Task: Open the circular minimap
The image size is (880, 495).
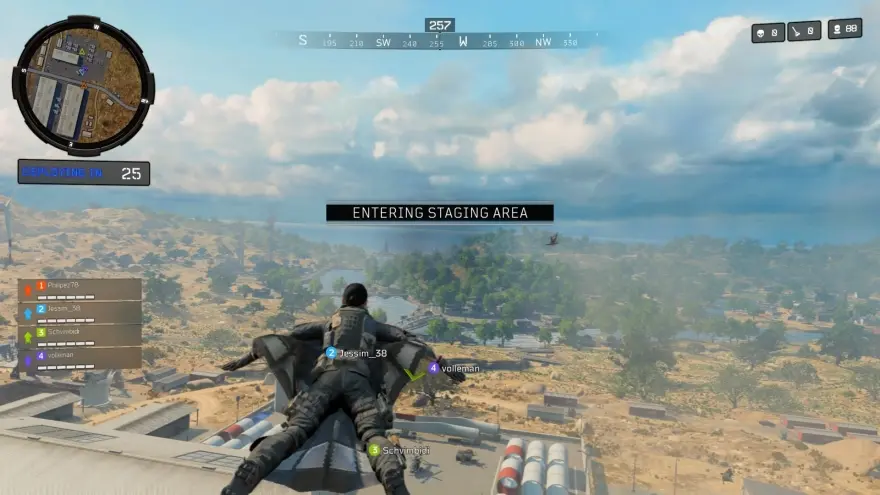Action: coord(83,85)
